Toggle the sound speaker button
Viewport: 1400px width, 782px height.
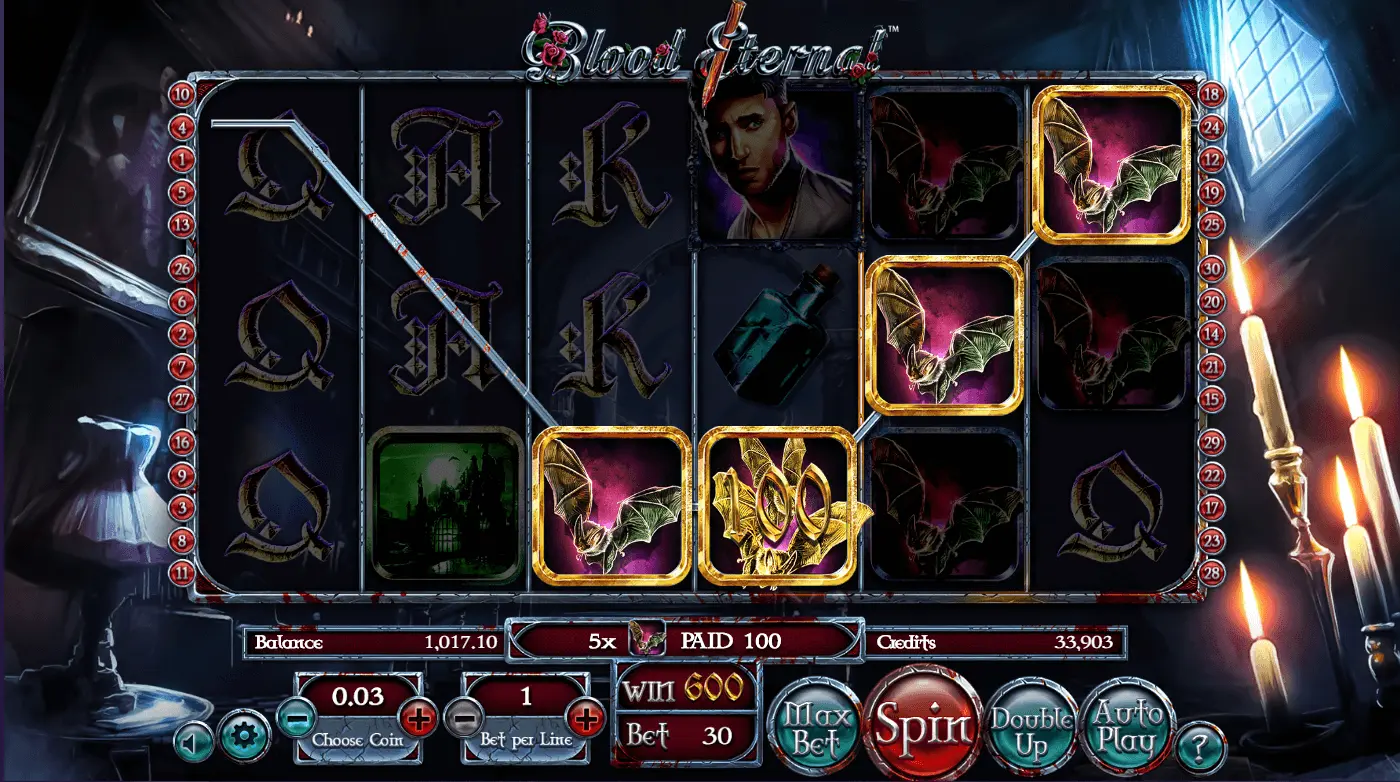point(193,743)
